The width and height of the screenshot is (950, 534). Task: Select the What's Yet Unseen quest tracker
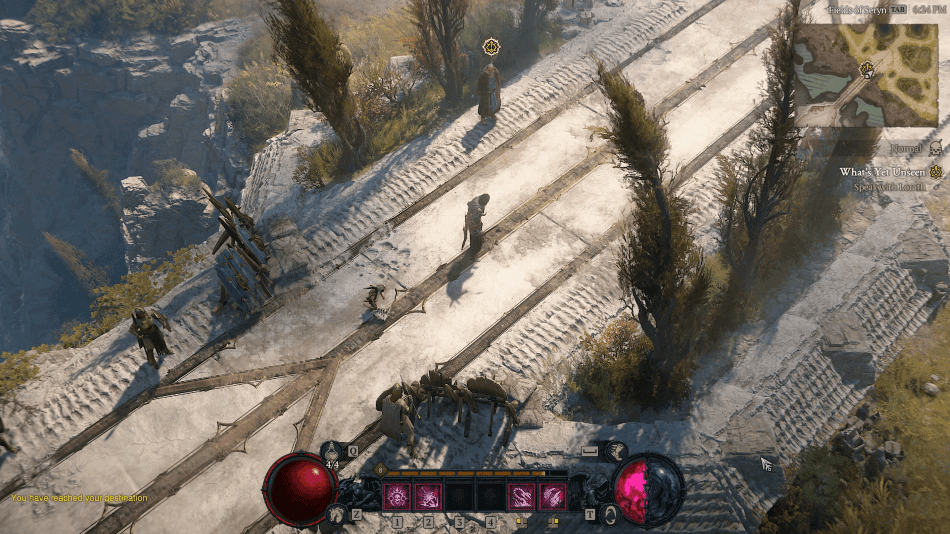tap(883, 171)
